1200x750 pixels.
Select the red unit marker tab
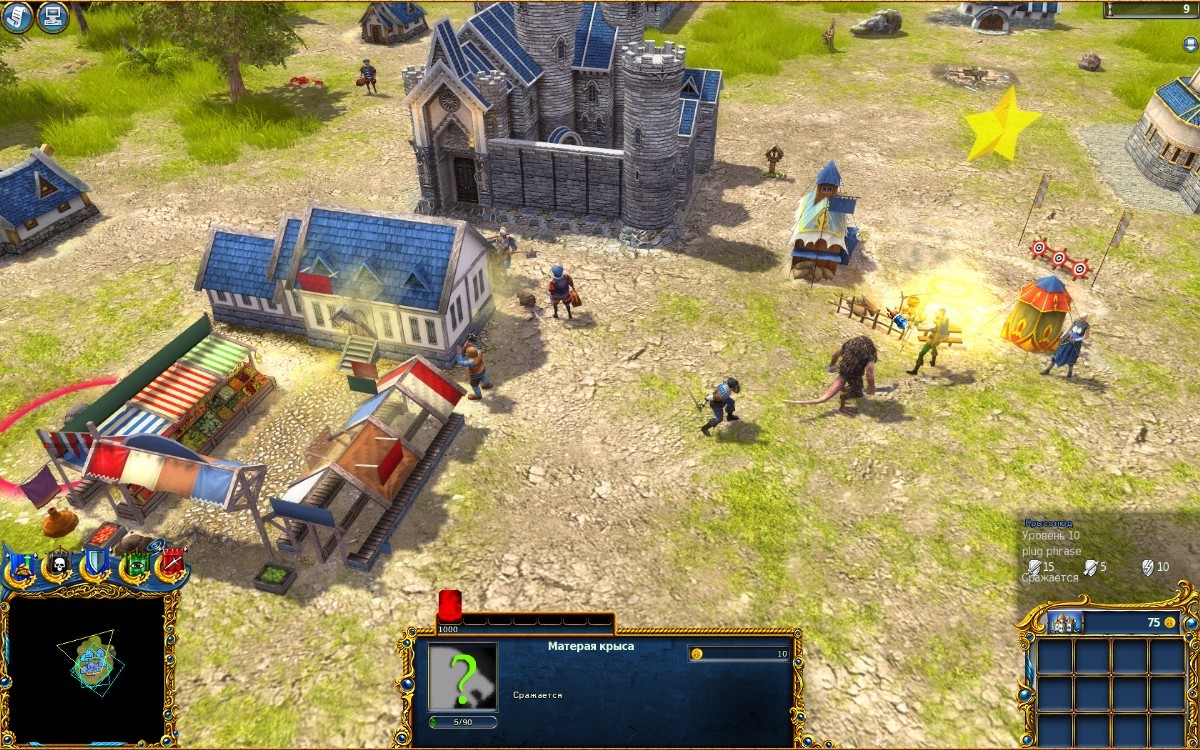click(449, 606)
